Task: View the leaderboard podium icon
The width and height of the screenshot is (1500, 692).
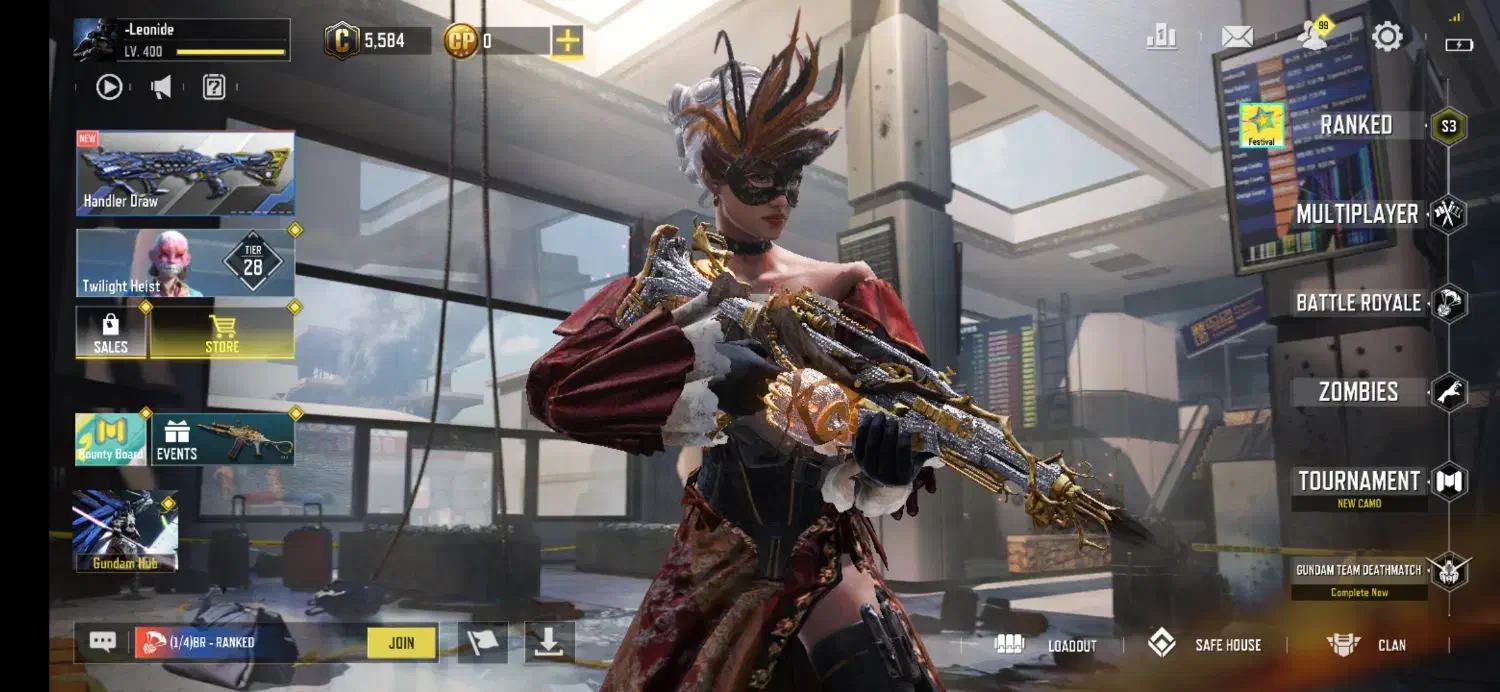Action: click(x=1161, y=38)
